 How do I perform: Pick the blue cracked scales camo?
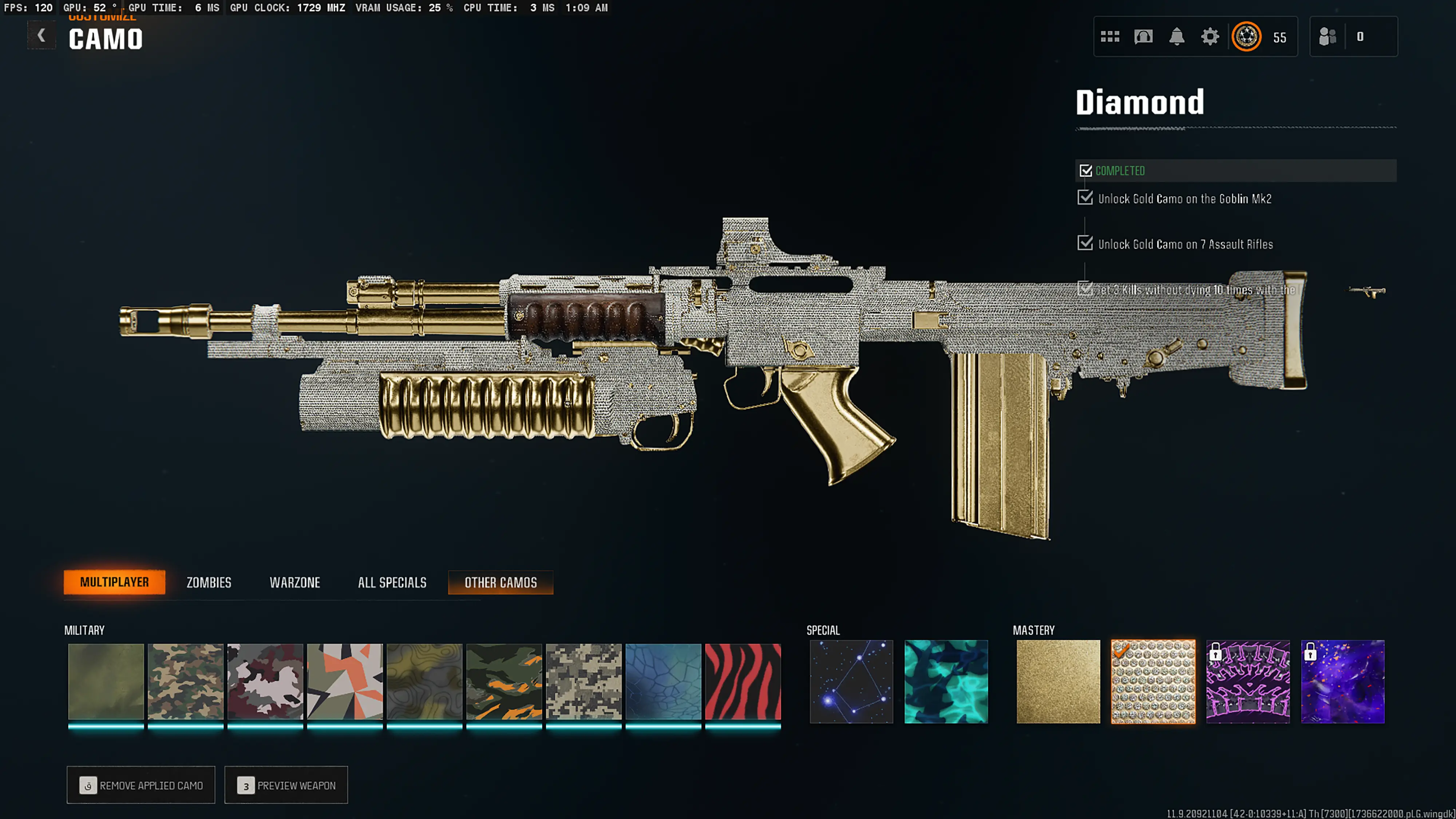coord(663,682)
